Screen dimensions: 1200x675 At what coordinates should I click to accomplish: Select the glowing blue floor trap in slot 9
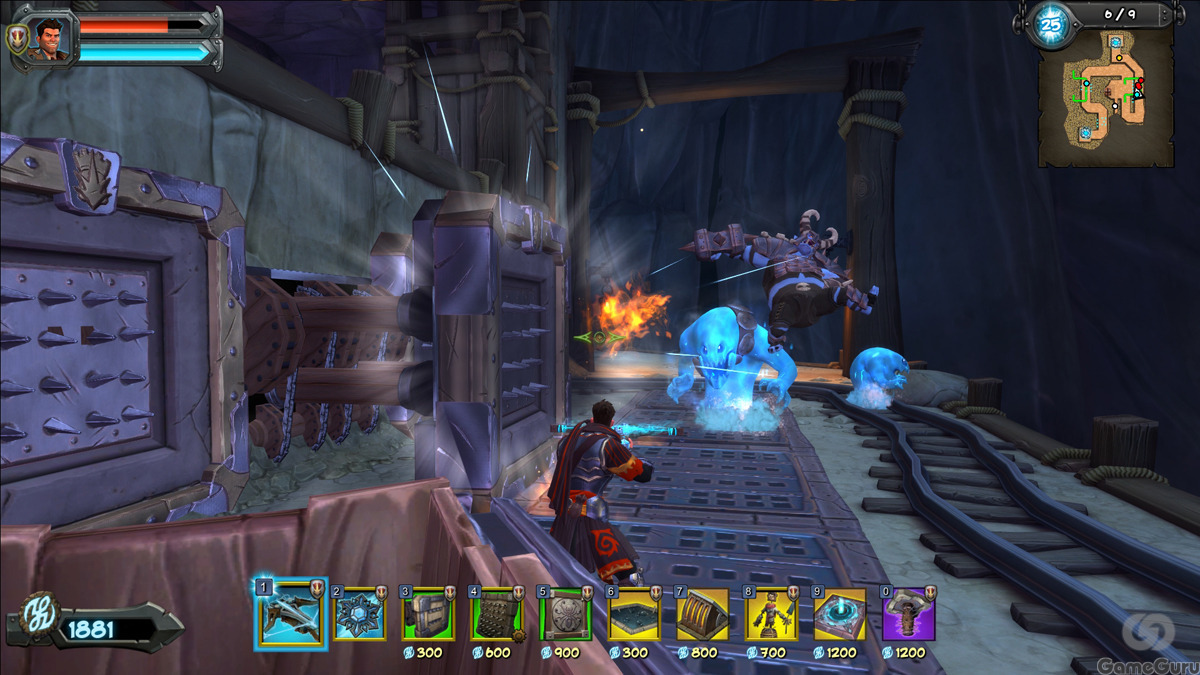840,614
